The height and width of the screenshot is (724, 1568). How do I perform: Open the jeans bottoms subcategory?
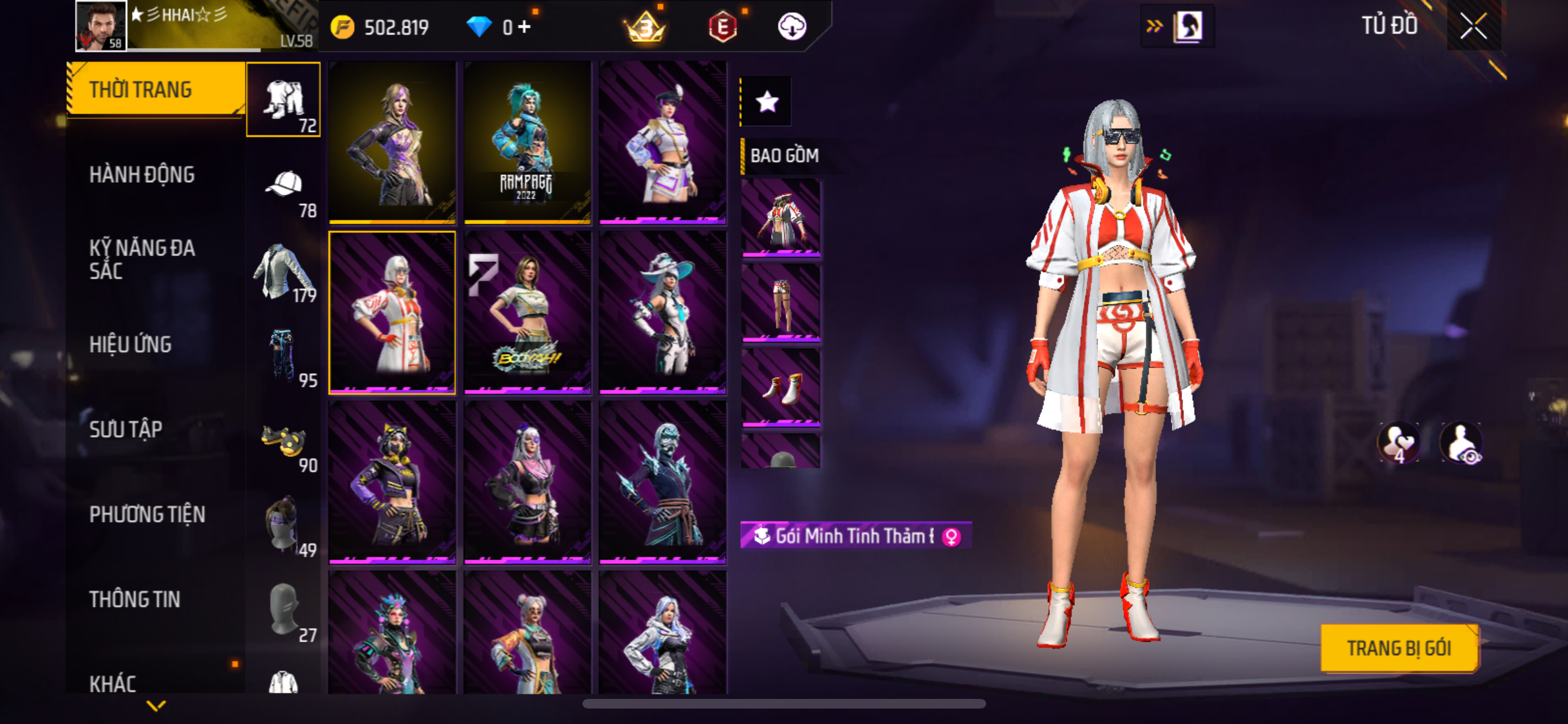pos(283,355)
